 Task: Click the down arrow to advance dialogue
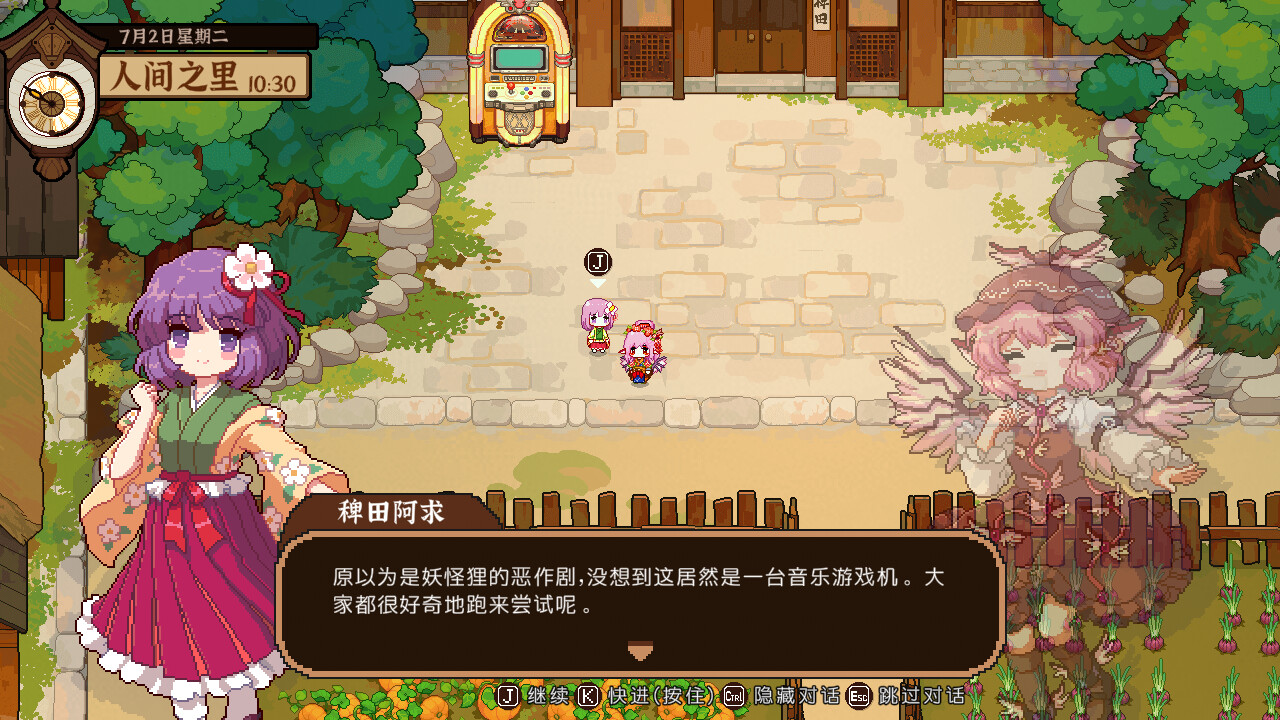[x=638, y=651]
